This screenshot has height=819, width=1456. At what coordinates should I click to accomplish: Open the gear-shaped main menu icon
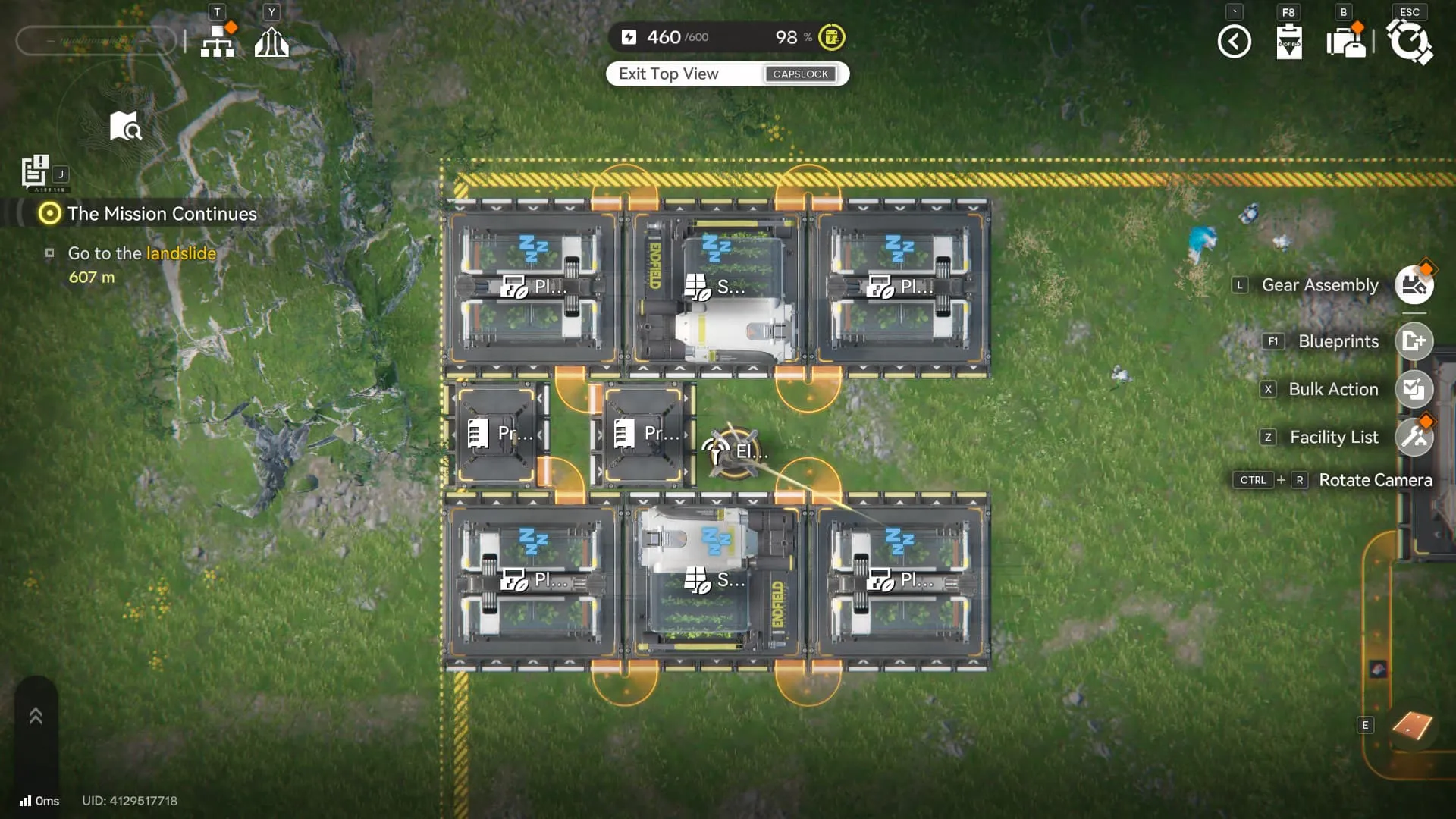click(1409, 42)
